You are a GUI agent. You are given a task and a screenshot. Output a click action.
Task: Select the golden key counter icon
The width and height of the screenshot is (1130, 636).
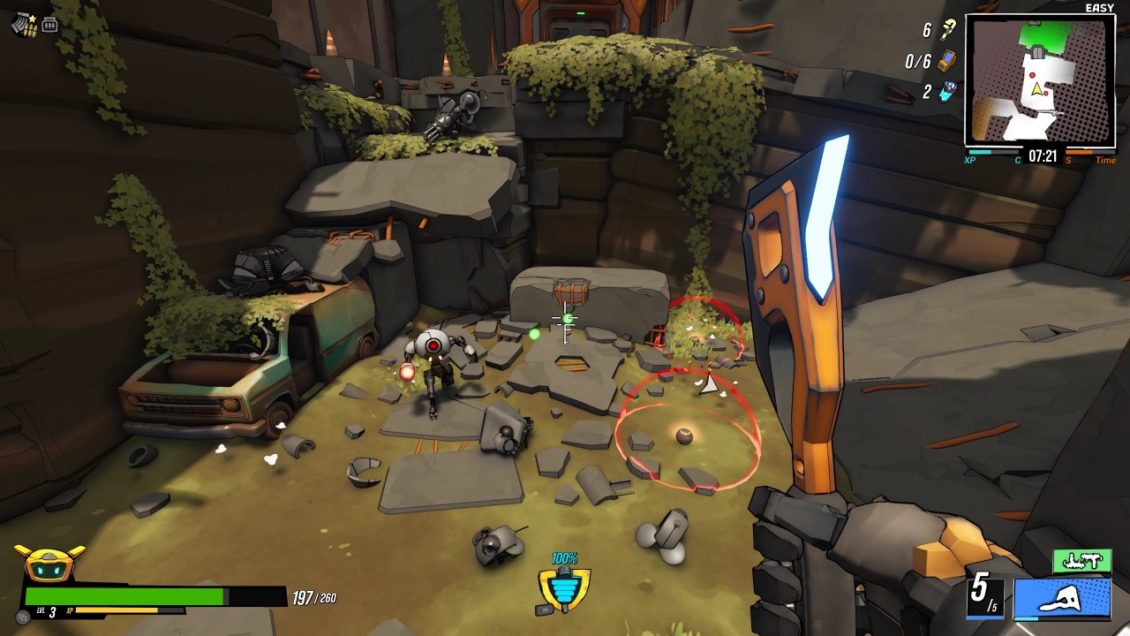point(945,31)
